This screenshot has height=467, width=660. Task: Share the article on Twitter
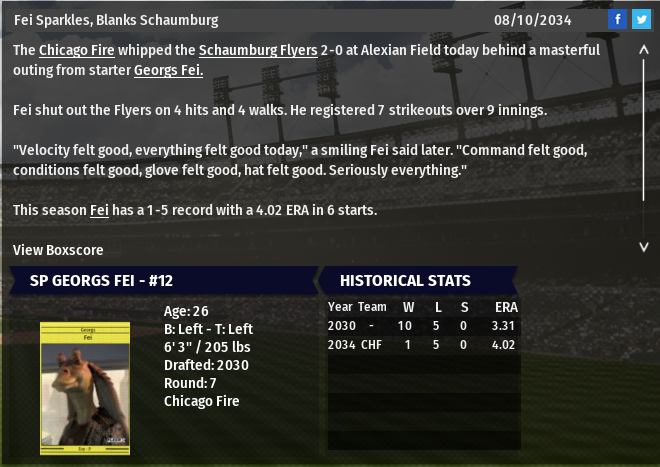640,20
